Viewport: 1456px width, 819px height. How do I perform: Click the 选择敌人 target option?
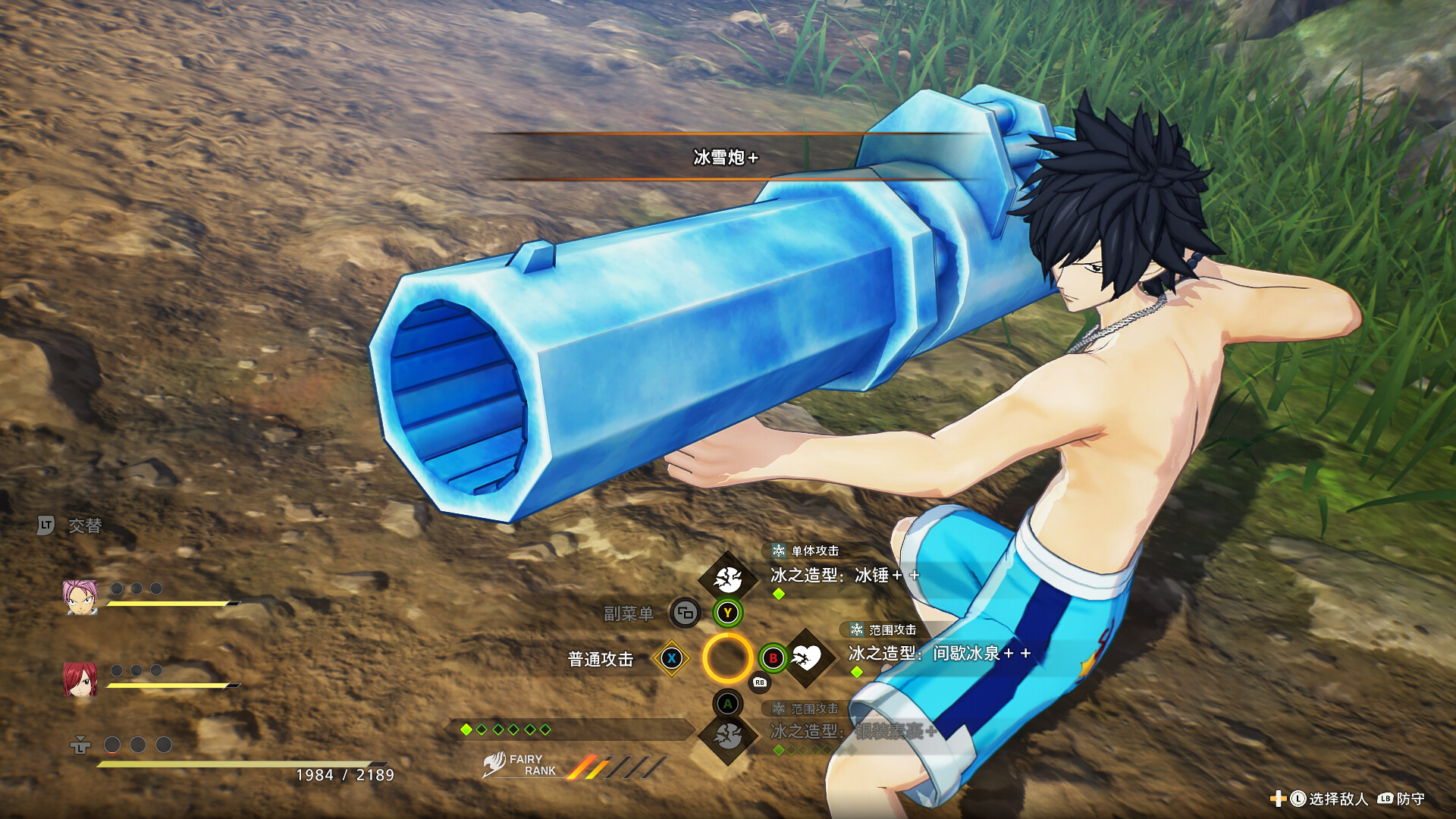pyautogui.click(x=1338, y=799)
